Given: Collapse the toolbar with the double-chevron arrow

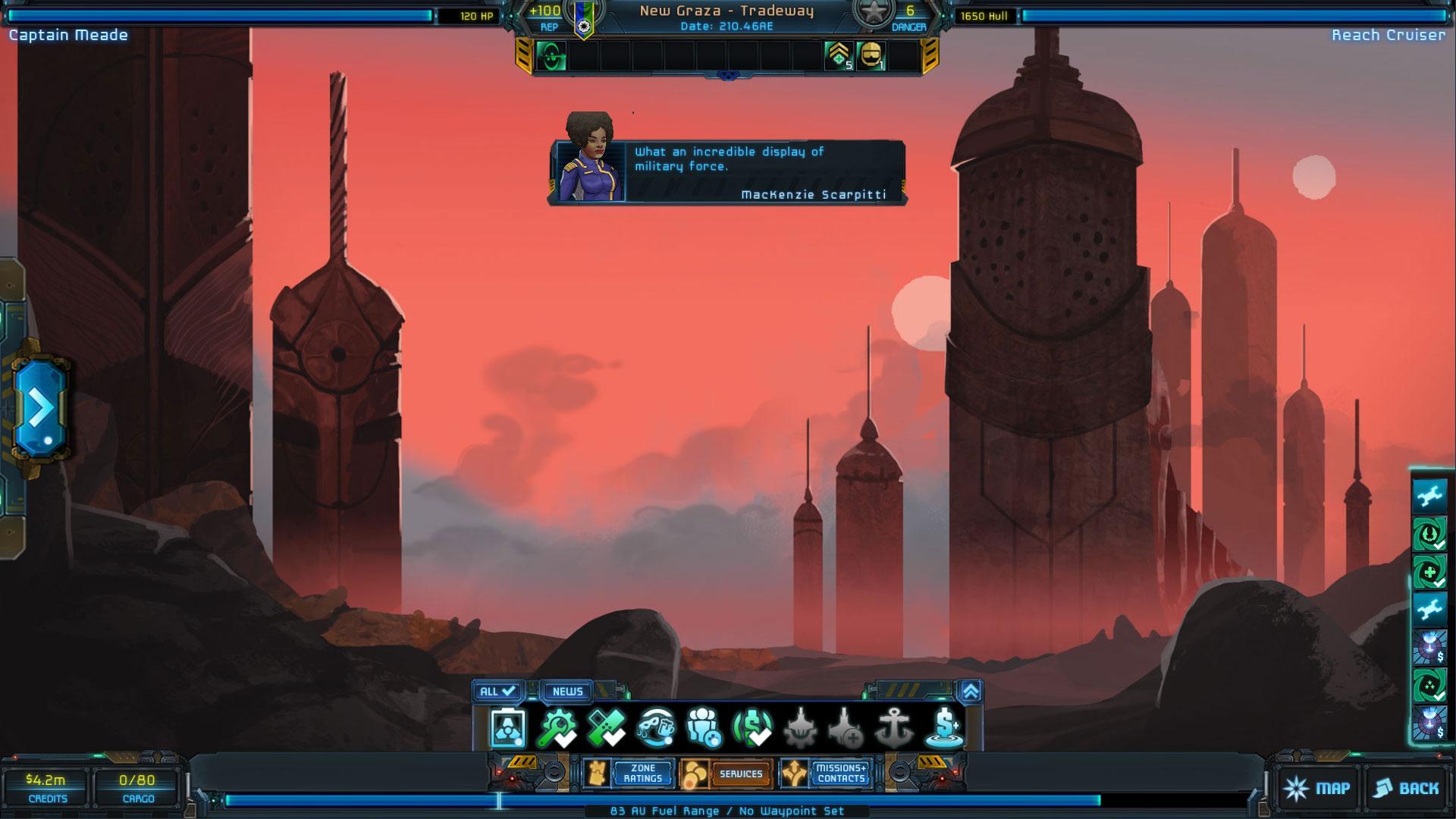Looking at the screenshot, I should tap(971, 691).
